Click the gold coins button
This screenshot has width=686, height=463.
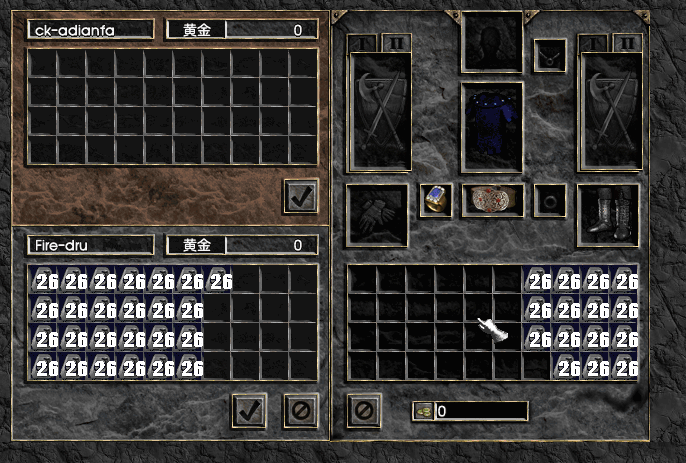click(x=423, y=411)
